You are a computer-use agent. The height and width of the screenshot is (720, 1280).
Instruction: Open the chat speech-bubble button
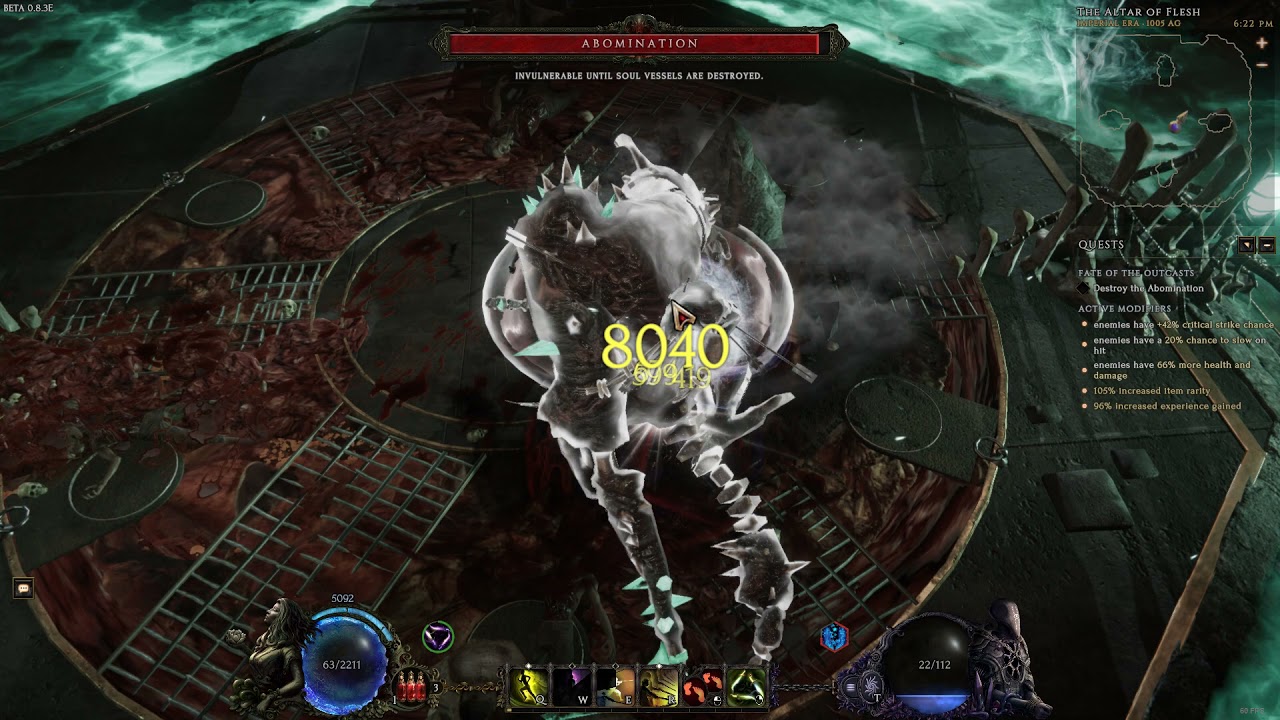(x=23, y=589)
